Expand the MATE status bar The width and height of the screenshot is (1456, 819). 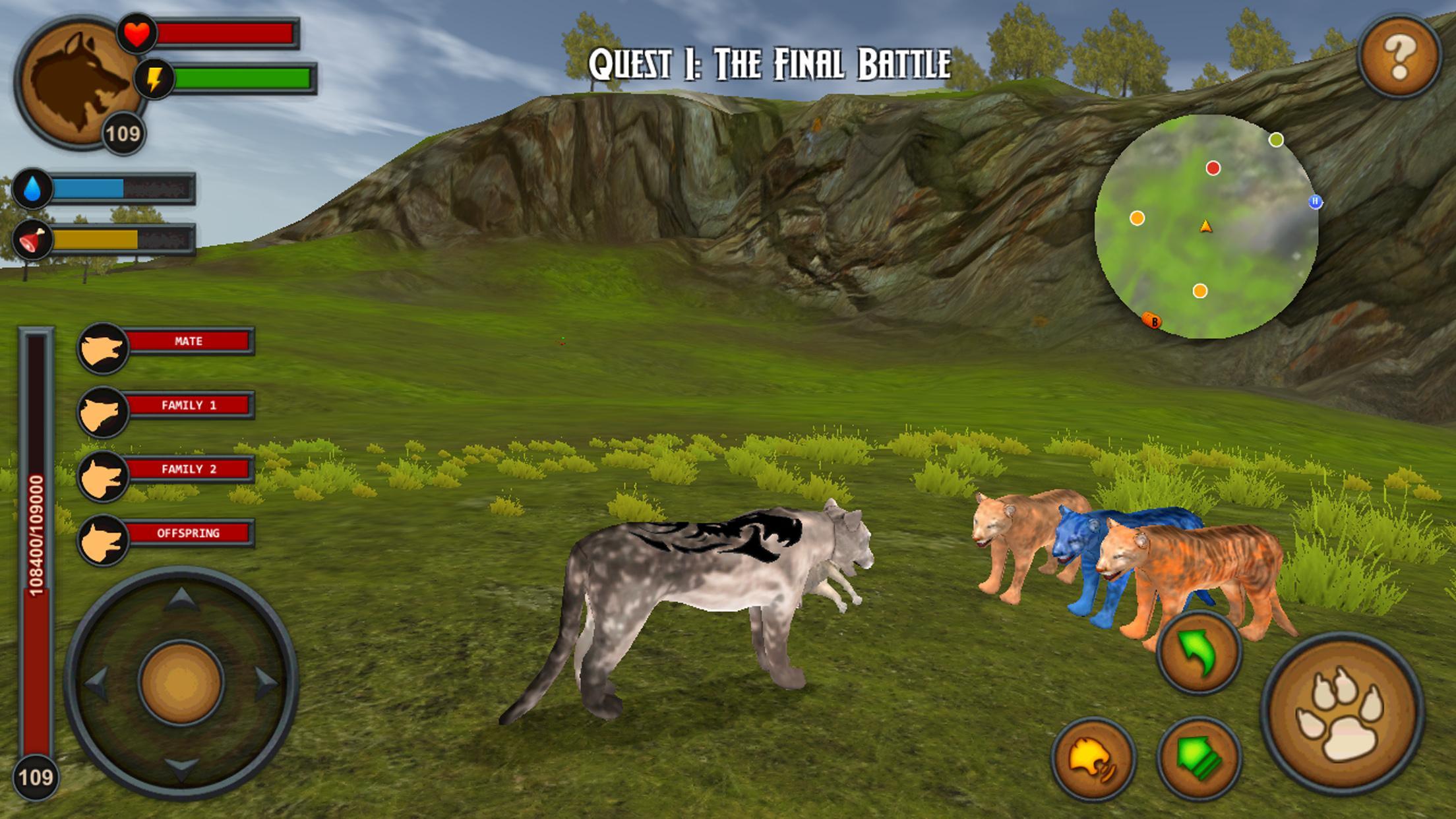pos(191,342)
